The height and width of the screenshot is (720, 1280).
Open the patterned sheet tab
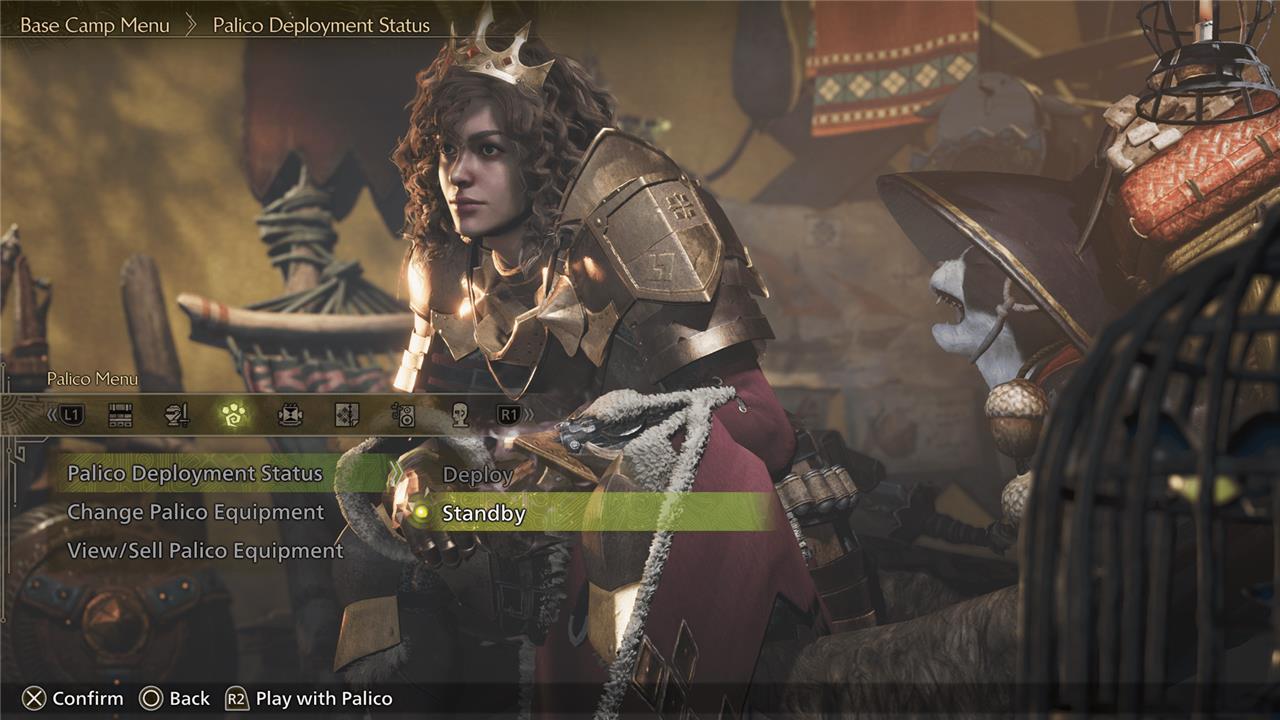point(347,415)
